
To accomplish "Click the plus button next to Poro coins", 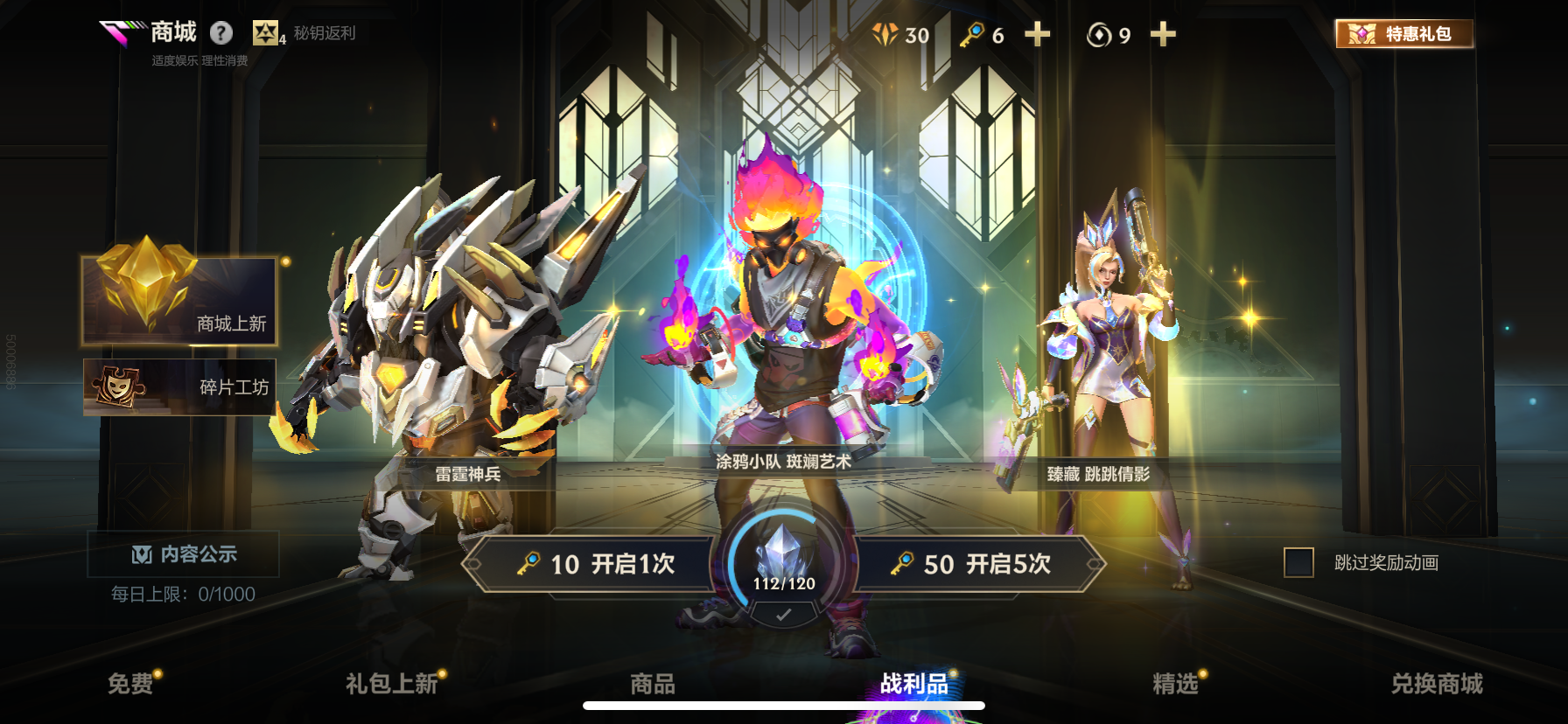I will point(1161,35).
